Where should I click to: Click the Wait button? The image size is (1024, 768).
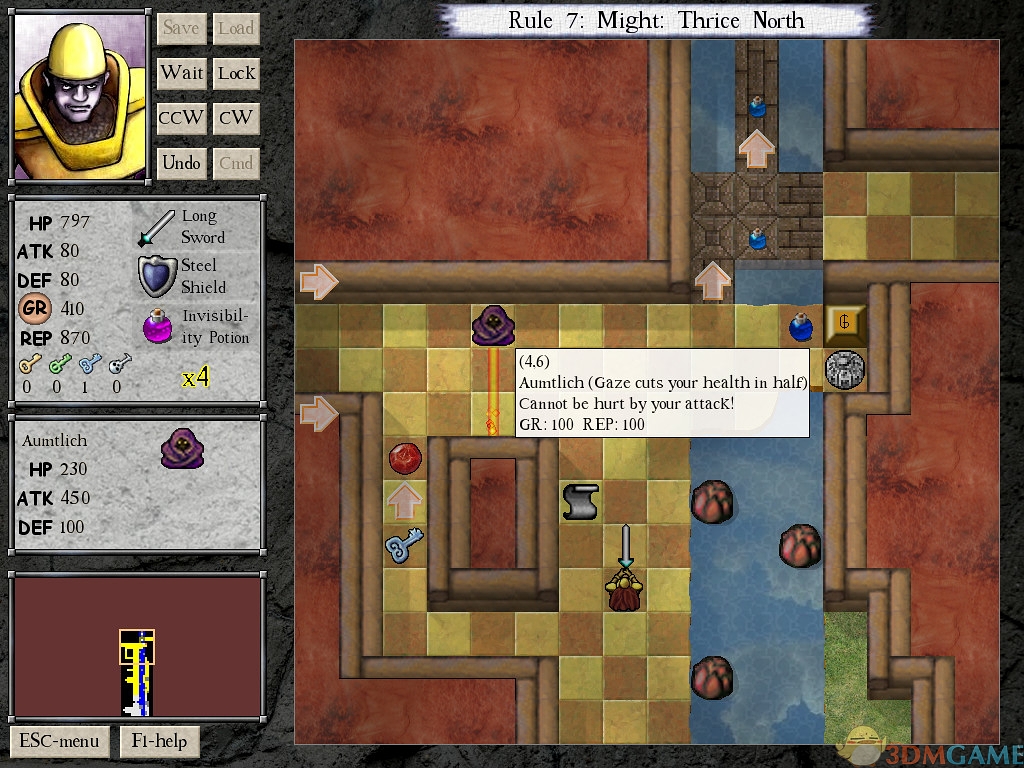coord(181,73)
